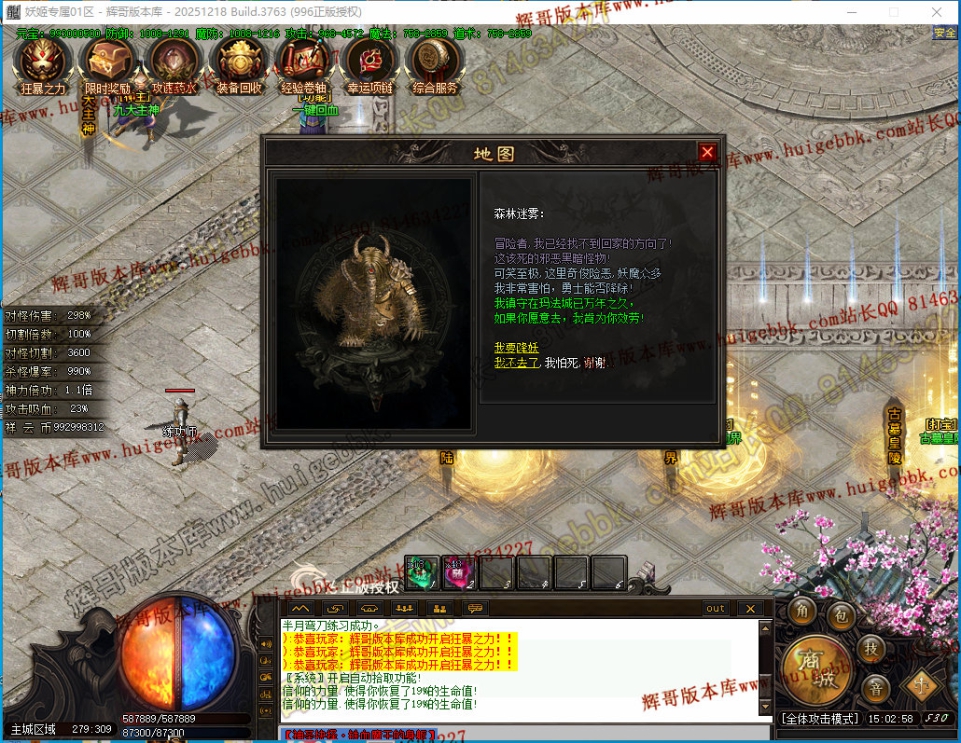Select the 攻速药水 potion icon

(x=173, y=63)
